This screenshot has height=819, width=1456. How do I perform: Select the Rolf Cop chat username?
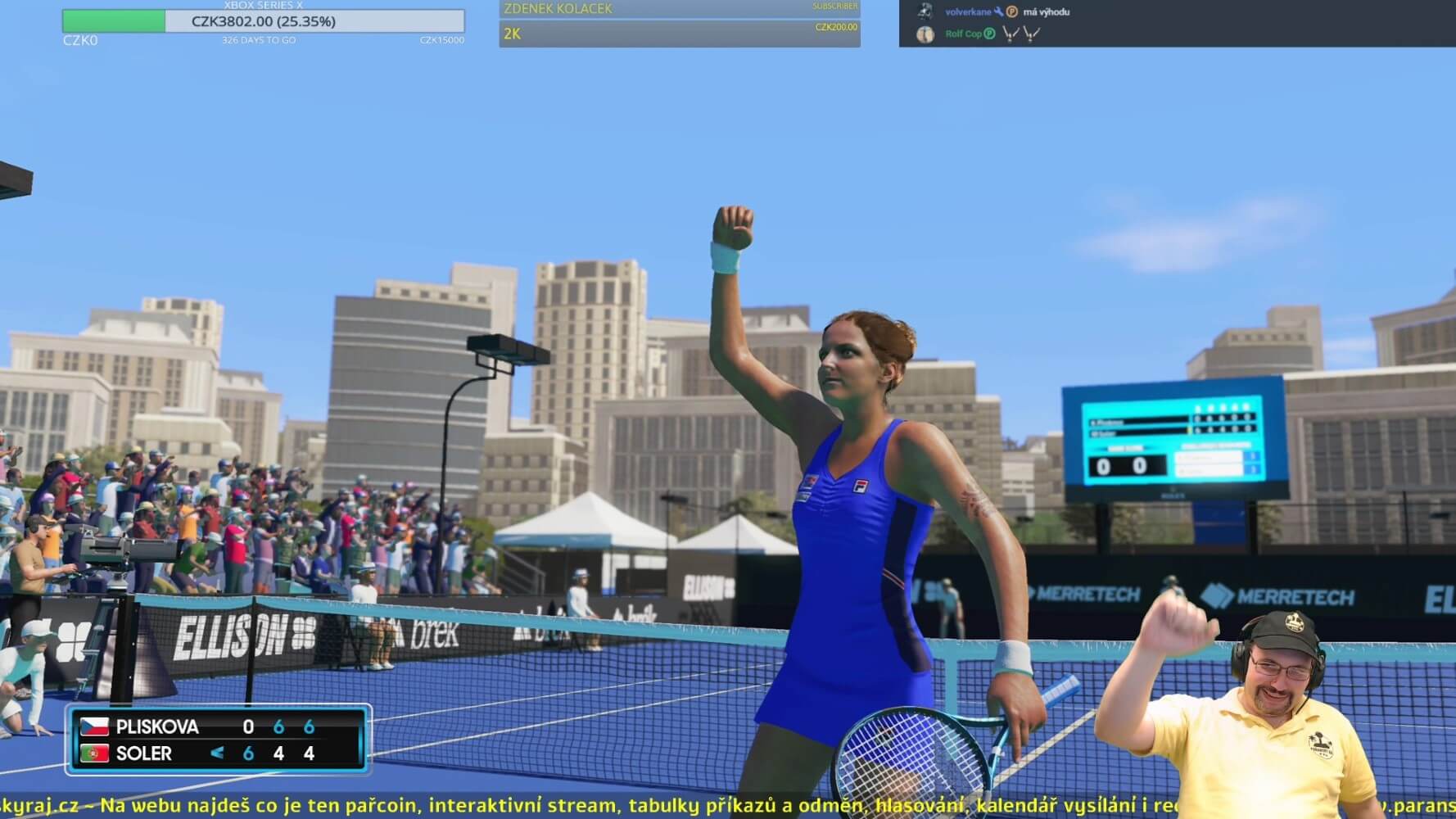(x=963, y=34)
